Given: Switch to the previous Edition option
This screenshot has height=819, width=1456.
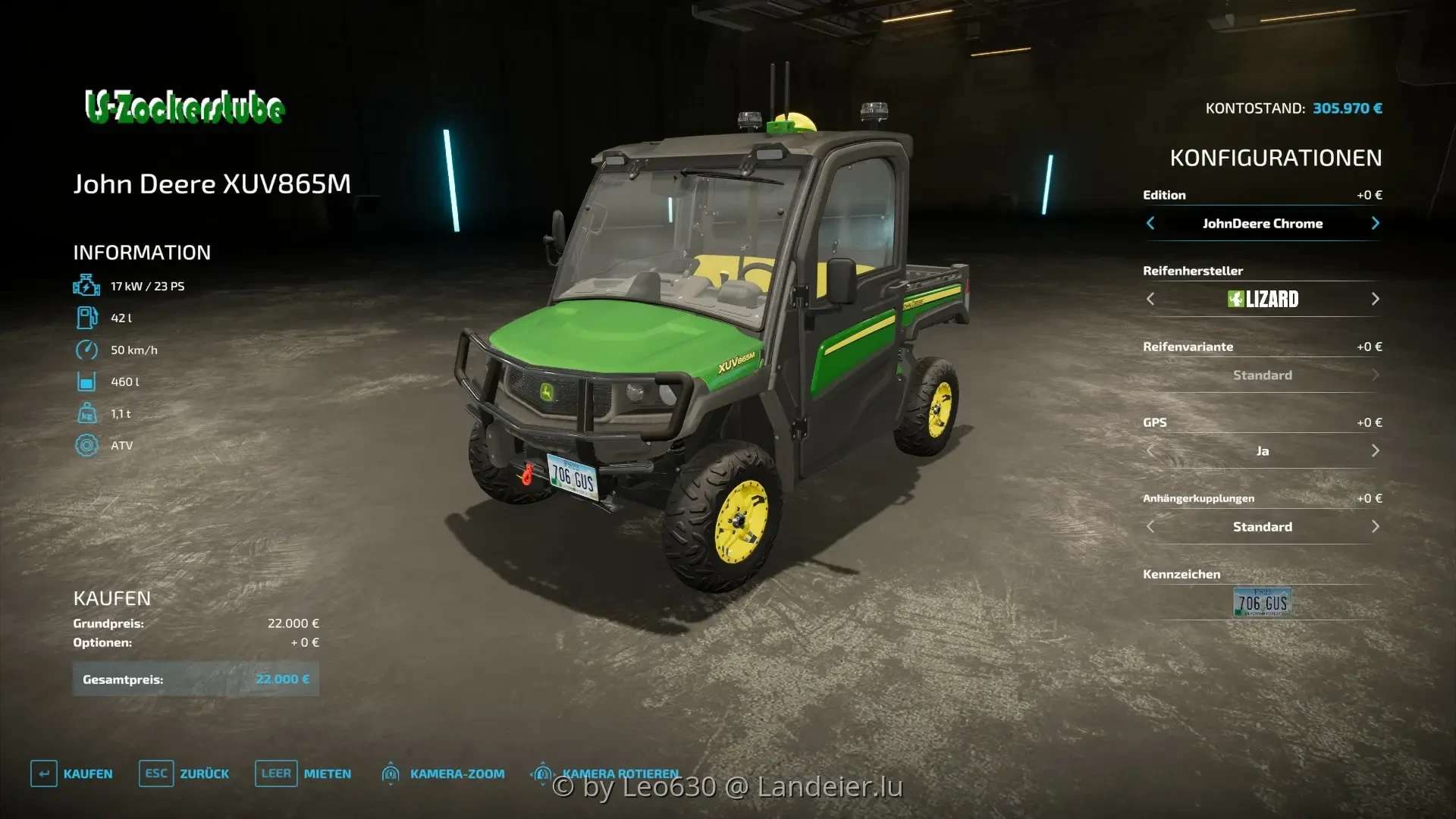Looking at the screenshot, I should pyautogui.click(x=1150, y=223).
